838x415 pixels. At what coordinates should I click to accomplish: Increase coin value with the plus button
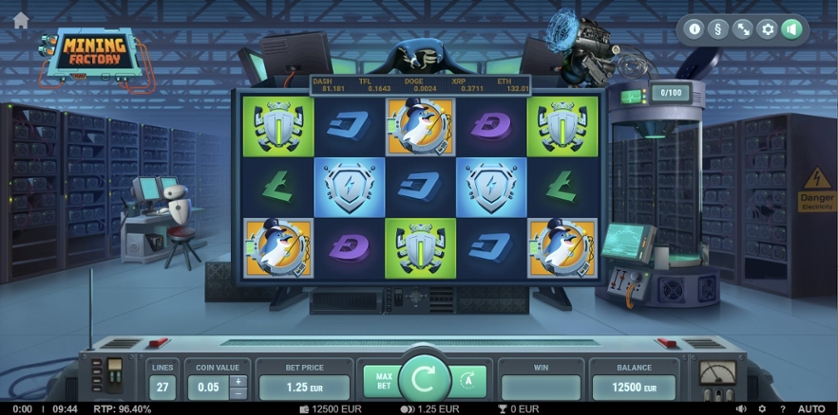tap(237, 381)
